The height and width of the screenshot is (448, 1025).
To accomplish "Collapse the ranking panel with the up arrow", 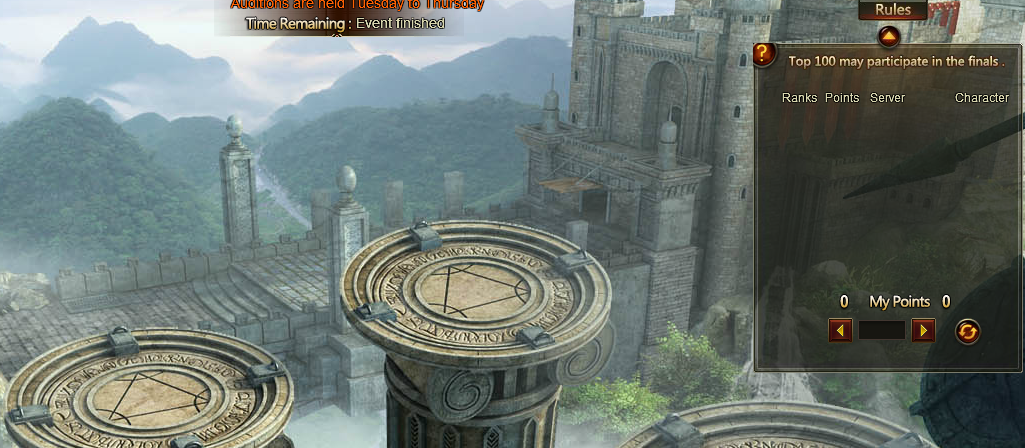I will 889,38.
